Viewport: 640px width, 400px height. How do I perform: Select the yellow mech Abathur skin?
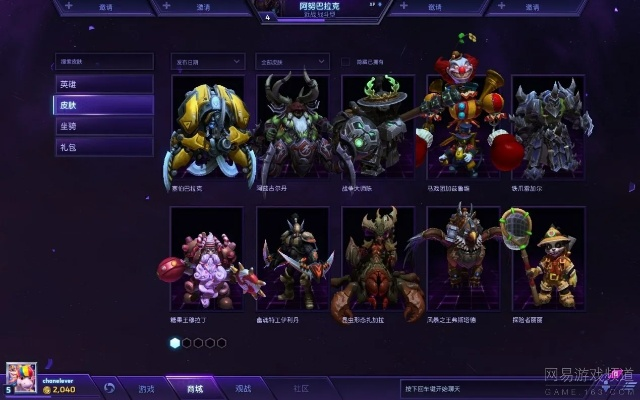pos(207,127)
